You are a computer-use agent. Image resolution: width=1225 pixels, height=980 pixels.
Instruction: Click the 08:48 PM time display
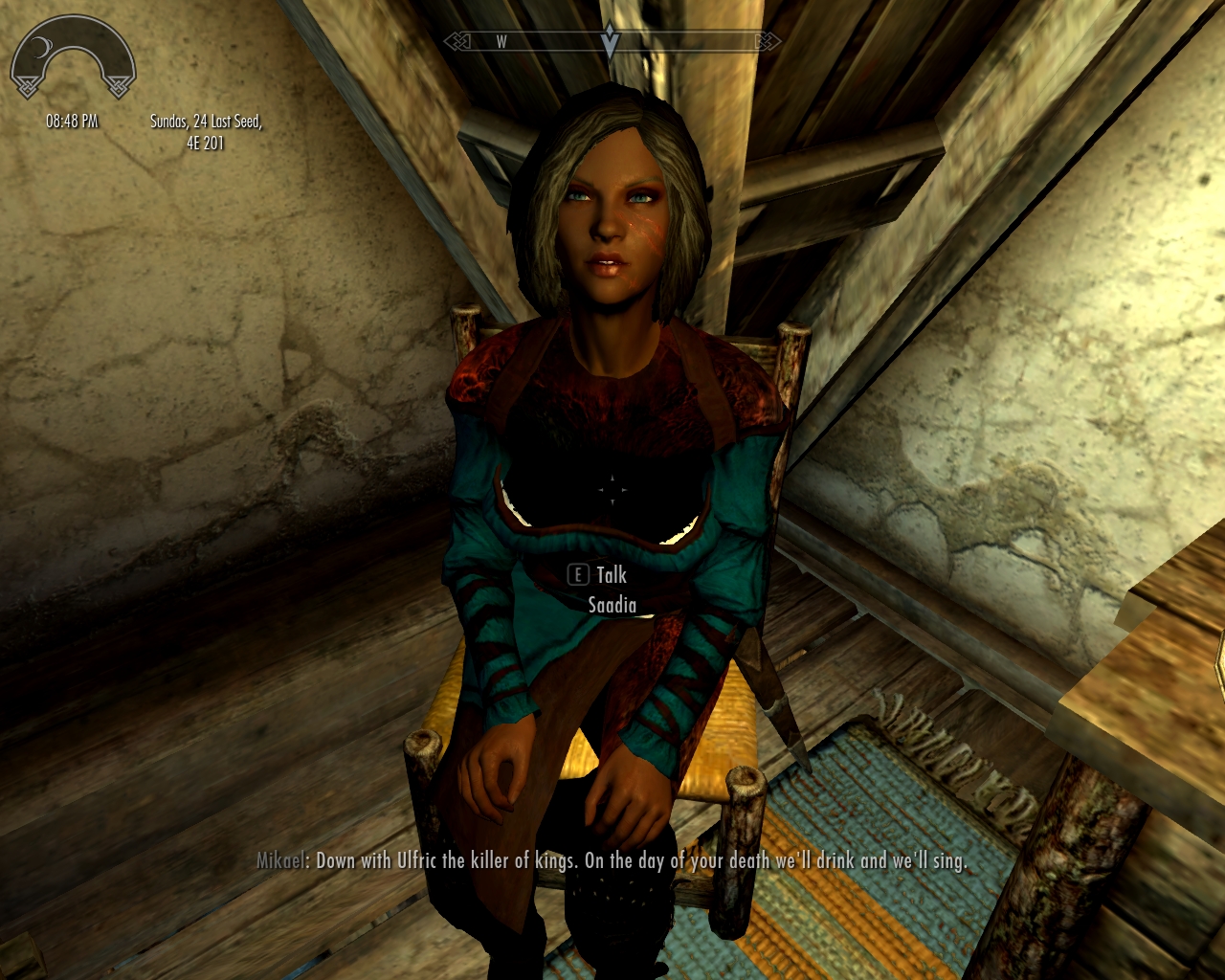pyautogui.click(x=72, y=121)
